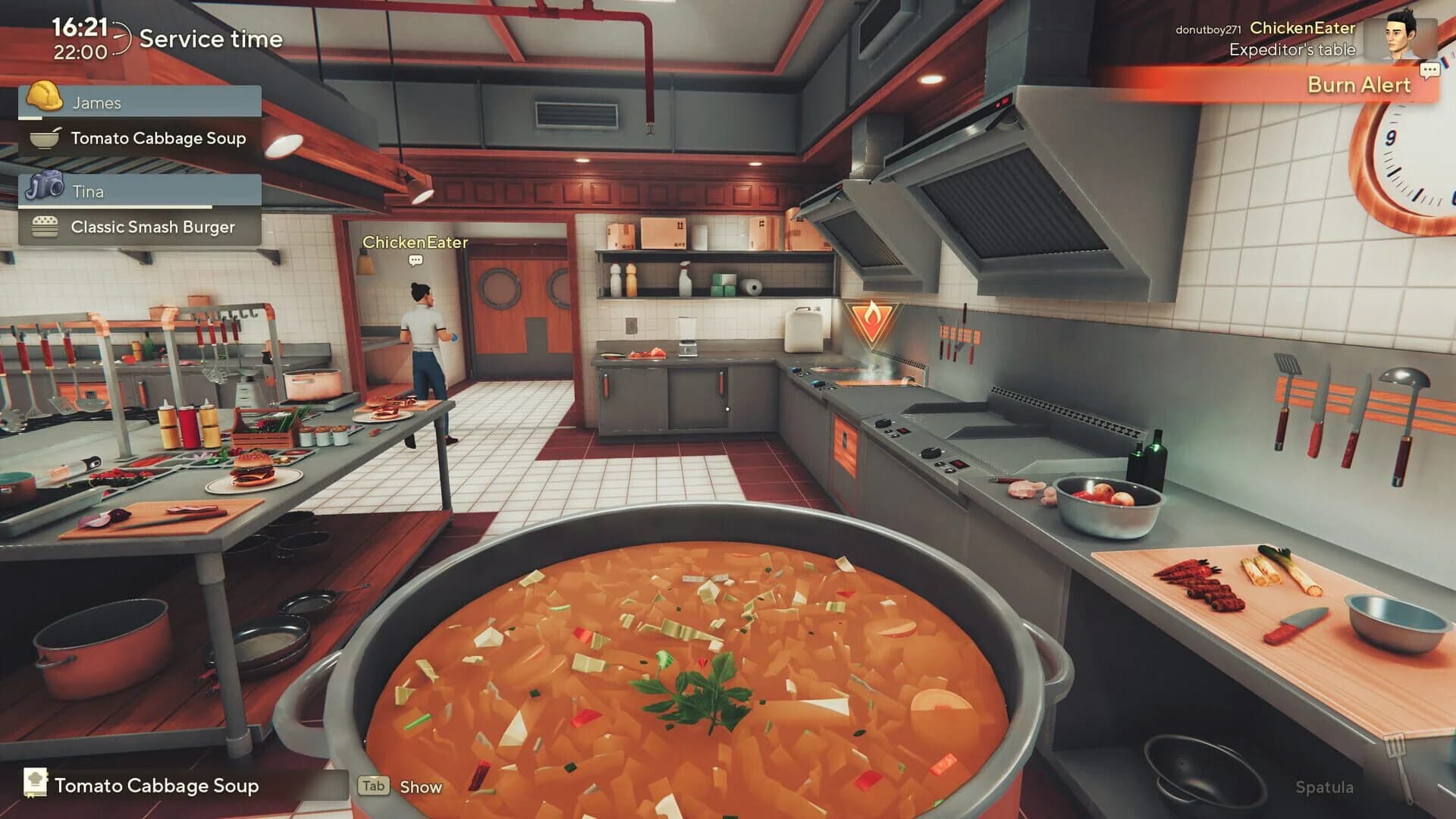This screenshot has width=1456, height=819.
Task: Click the Expeditor's table label
Action: [x=1290, y=50]
